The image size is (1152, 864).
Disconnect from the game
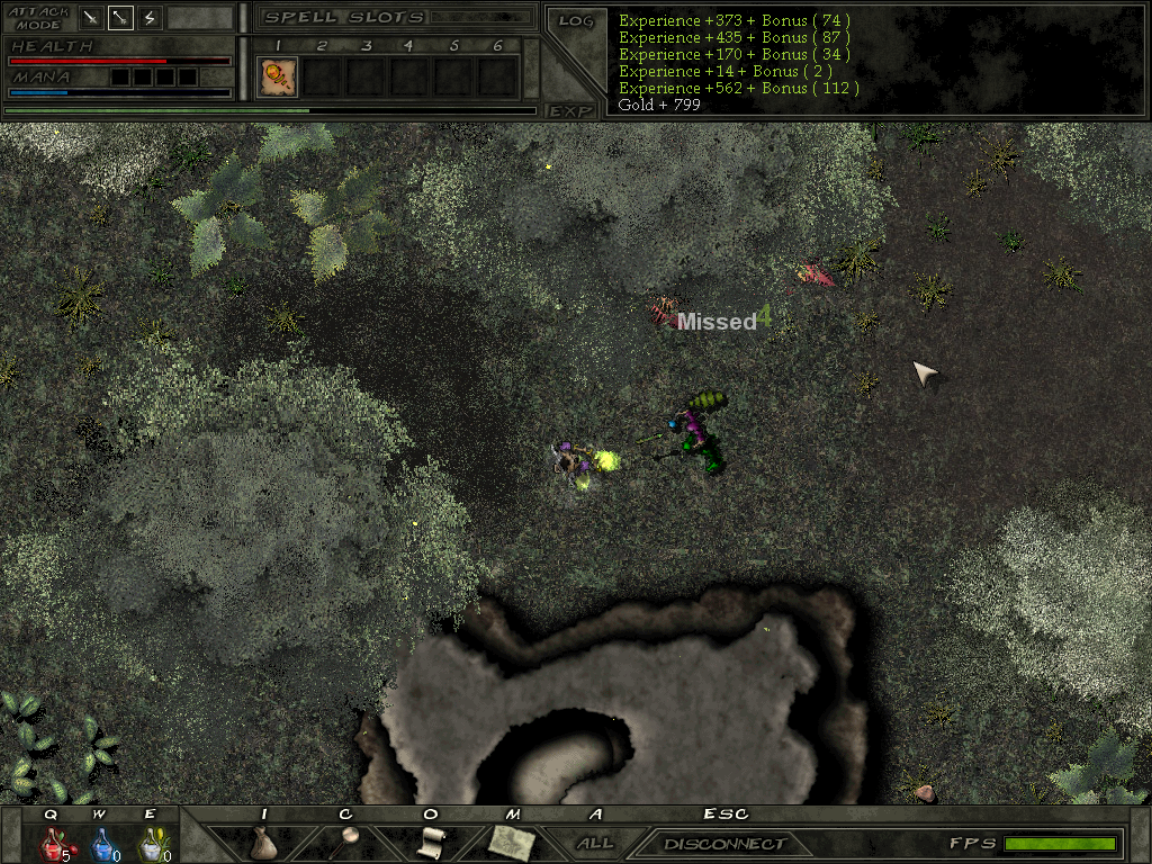point(725,844)
